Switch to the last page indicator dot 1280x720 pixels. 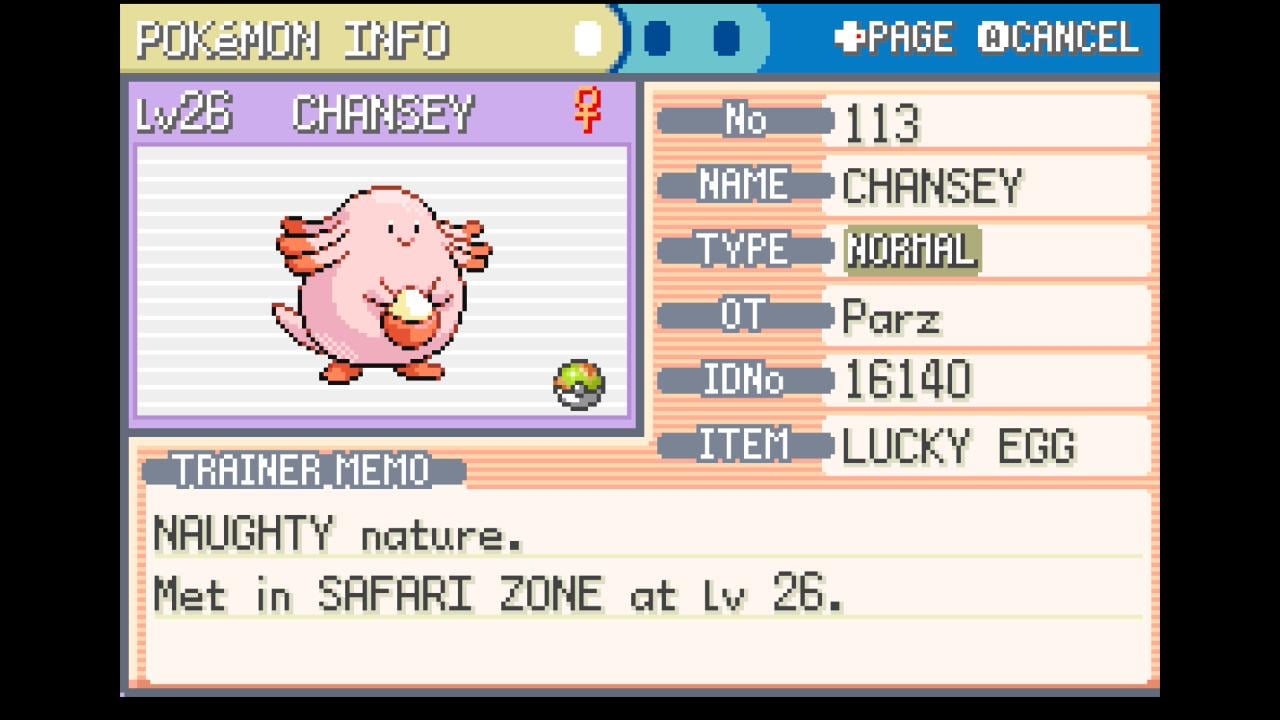pos(727,39)
